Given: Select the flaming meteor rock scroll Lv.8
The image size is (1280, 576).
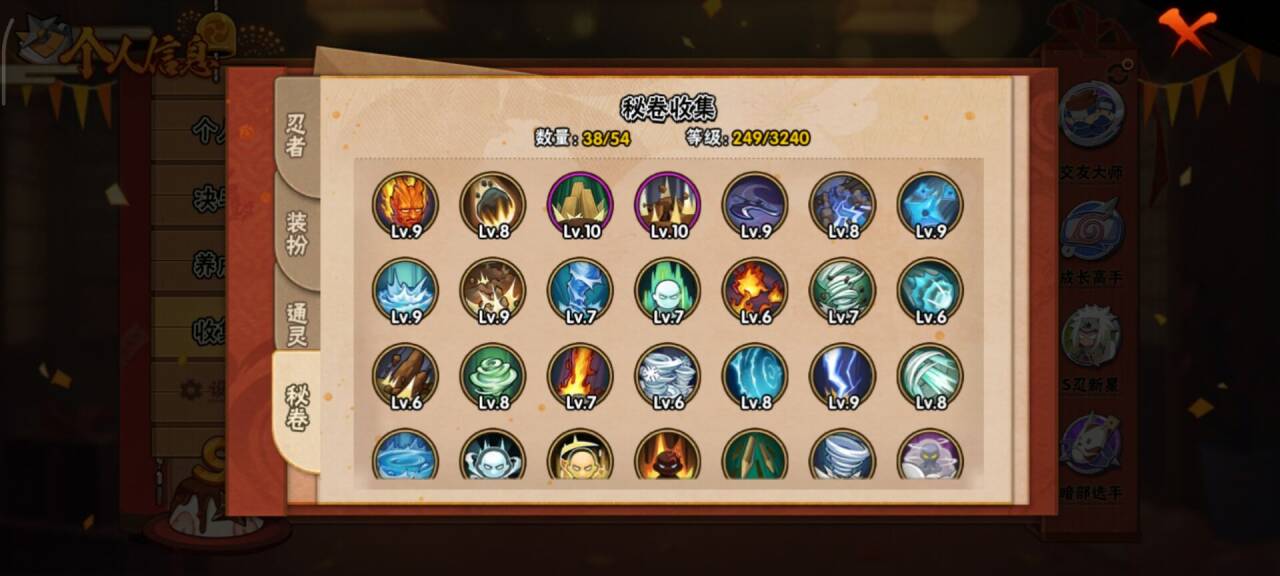Looking at the screenshot, I should 493,205.
